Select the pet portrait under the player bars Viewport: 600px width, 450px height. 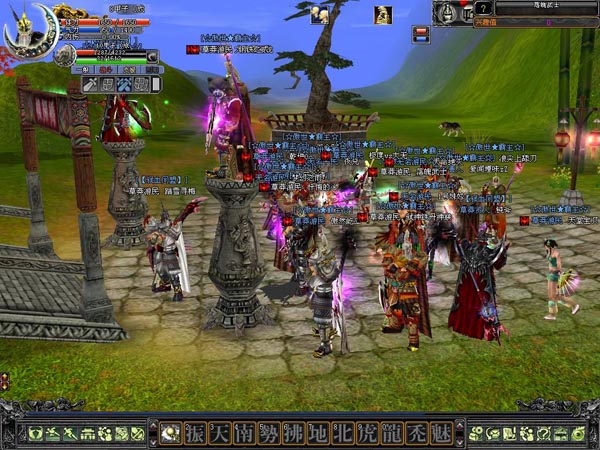[x=65, y=55]
